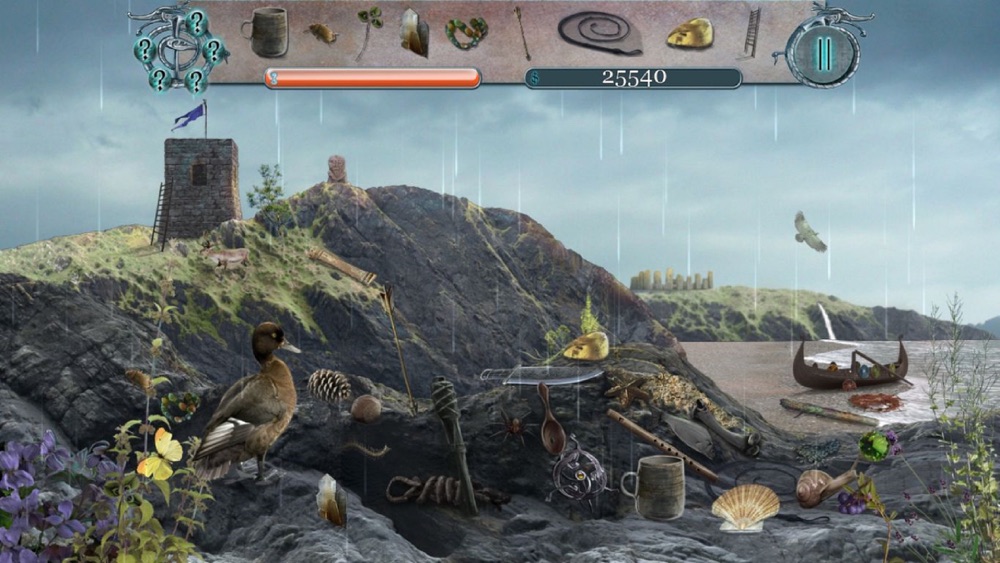The width and height of the screenshot is (1000, 563).
Task: Pick the cheese wedge in the item list
Action: (x=690, y=33)
